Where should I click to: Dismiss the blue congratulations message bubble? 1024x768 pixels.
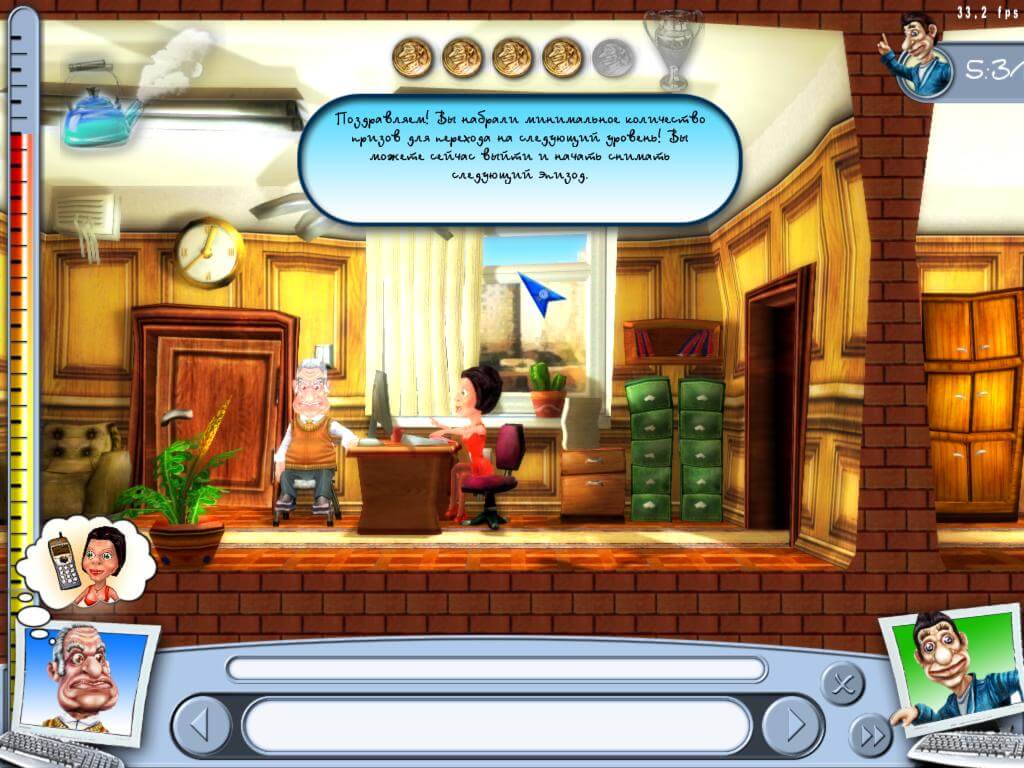coord(519,158)
